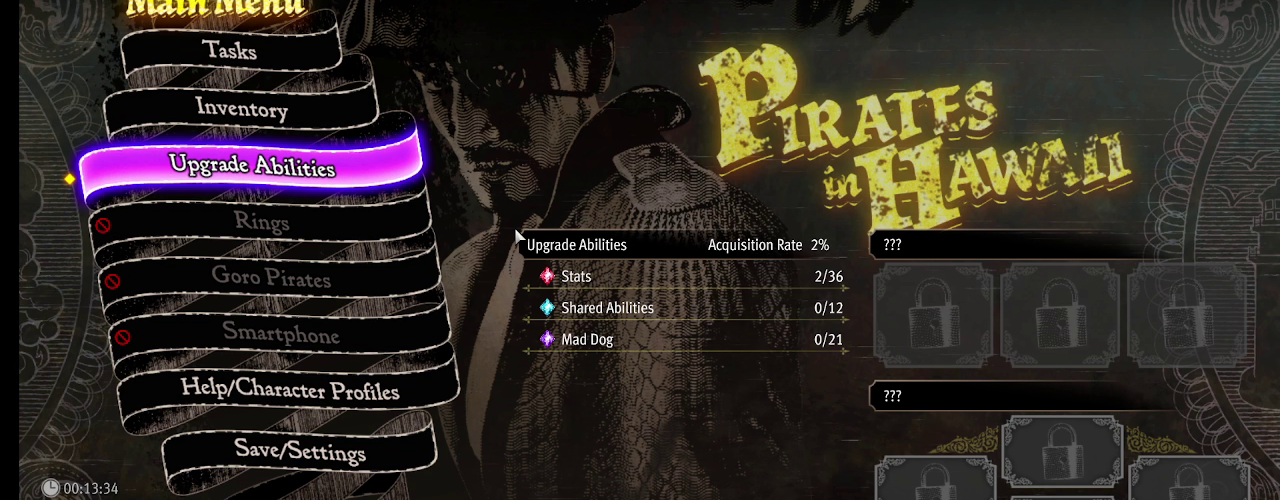Image resolution: width=1280 pixels, height=500 pixels.
Task: Open the locked Smartphone entry
Action: click(x=280, y=333)
